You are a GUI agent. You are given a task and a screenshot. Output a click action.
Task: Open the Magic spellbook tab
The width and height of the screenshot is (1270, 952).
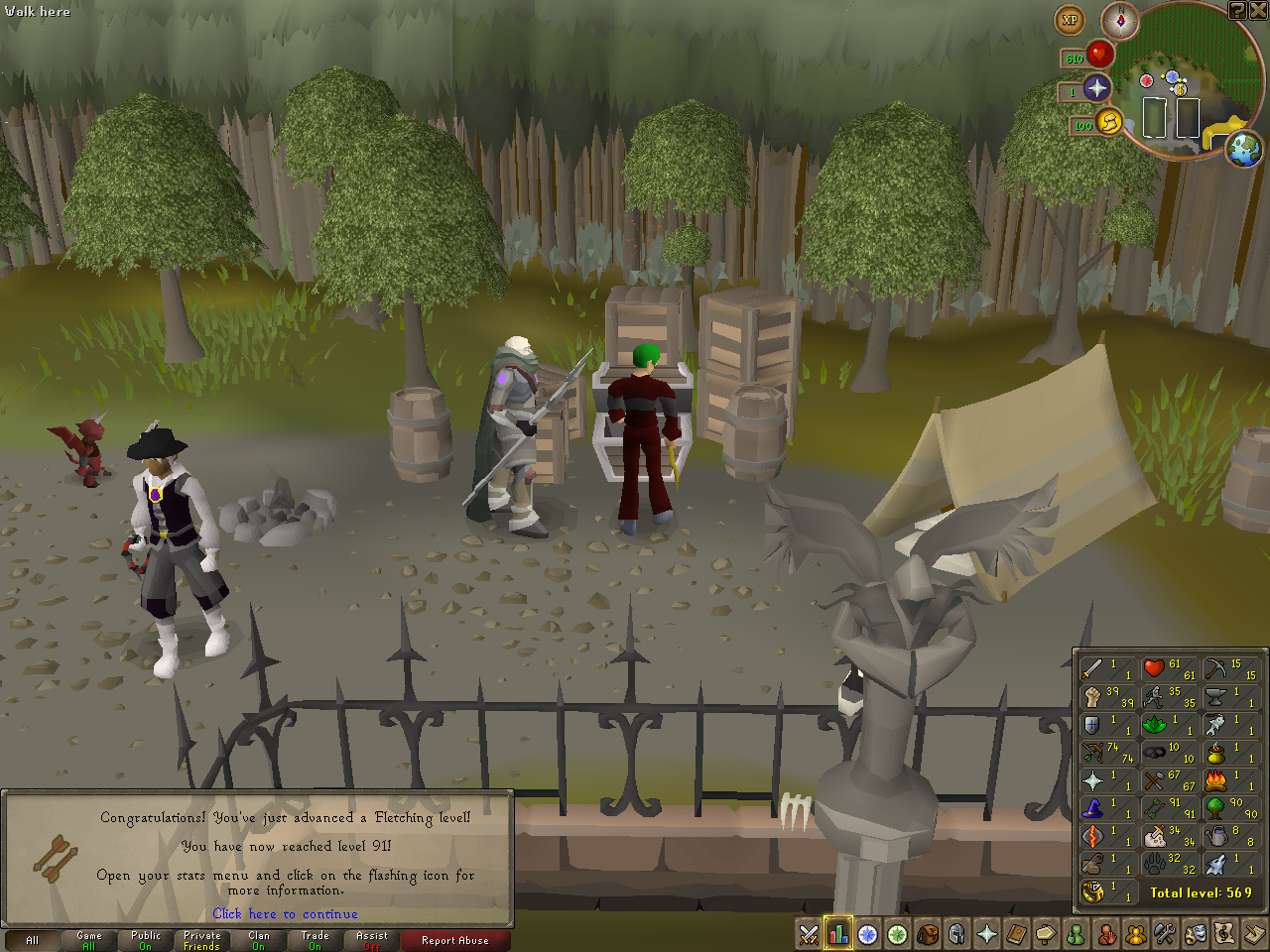tap(1017, 934)
